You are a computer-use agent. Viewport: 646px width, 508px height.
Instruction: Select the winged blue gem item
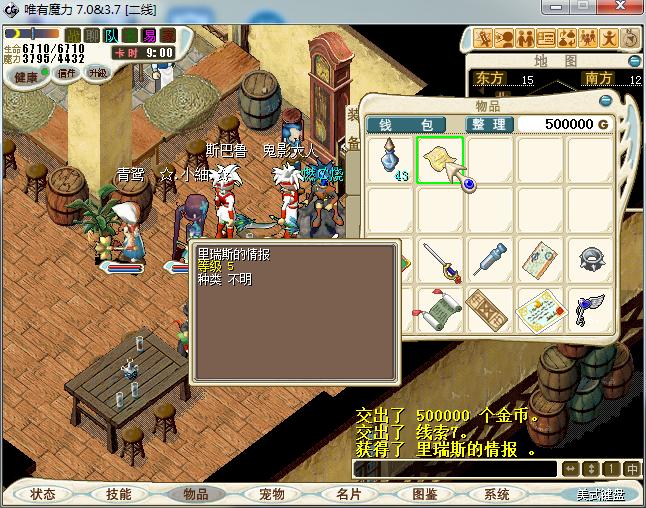click(590, 310)
